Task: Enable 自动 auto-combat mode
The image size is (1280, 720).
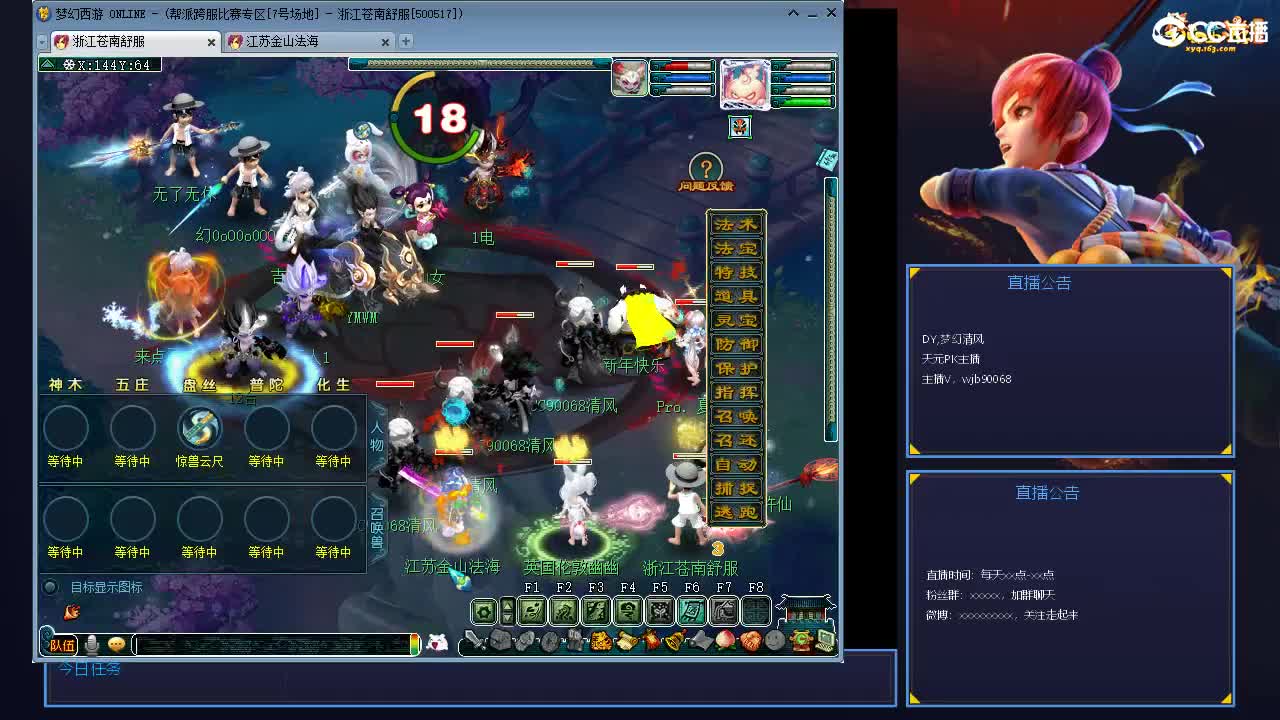Action: 739,465
